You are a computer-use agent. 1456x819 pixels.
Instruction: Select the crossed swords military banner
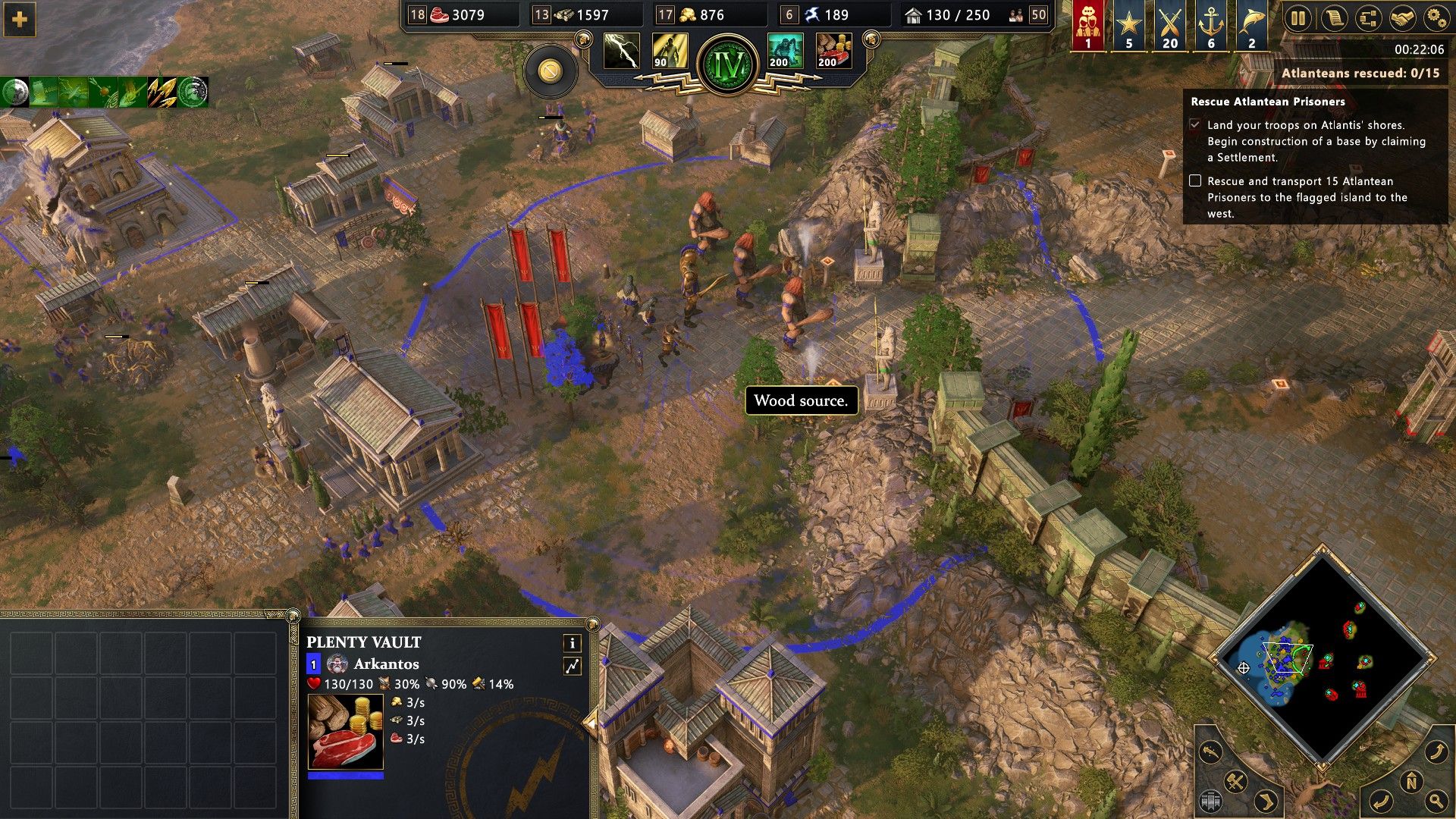pyautogui.click(x=1170, y=25)
